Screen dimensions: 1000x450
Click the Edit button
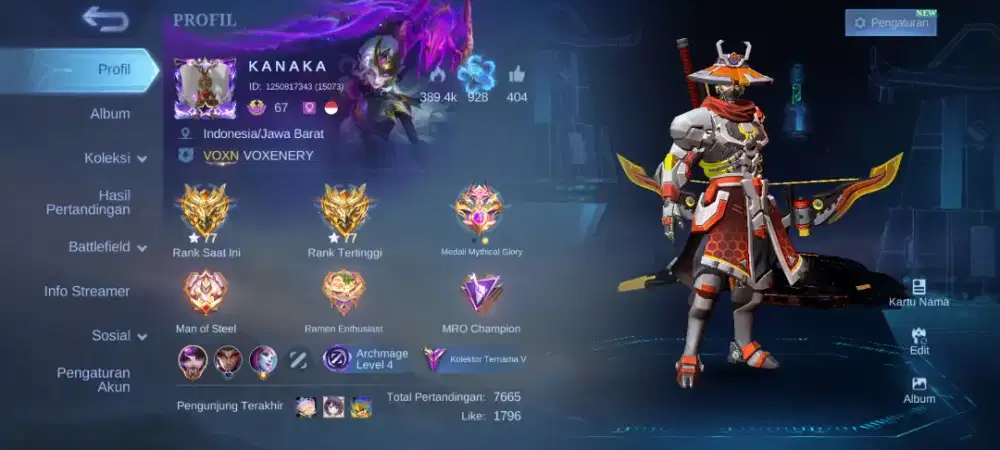[919, 341]
